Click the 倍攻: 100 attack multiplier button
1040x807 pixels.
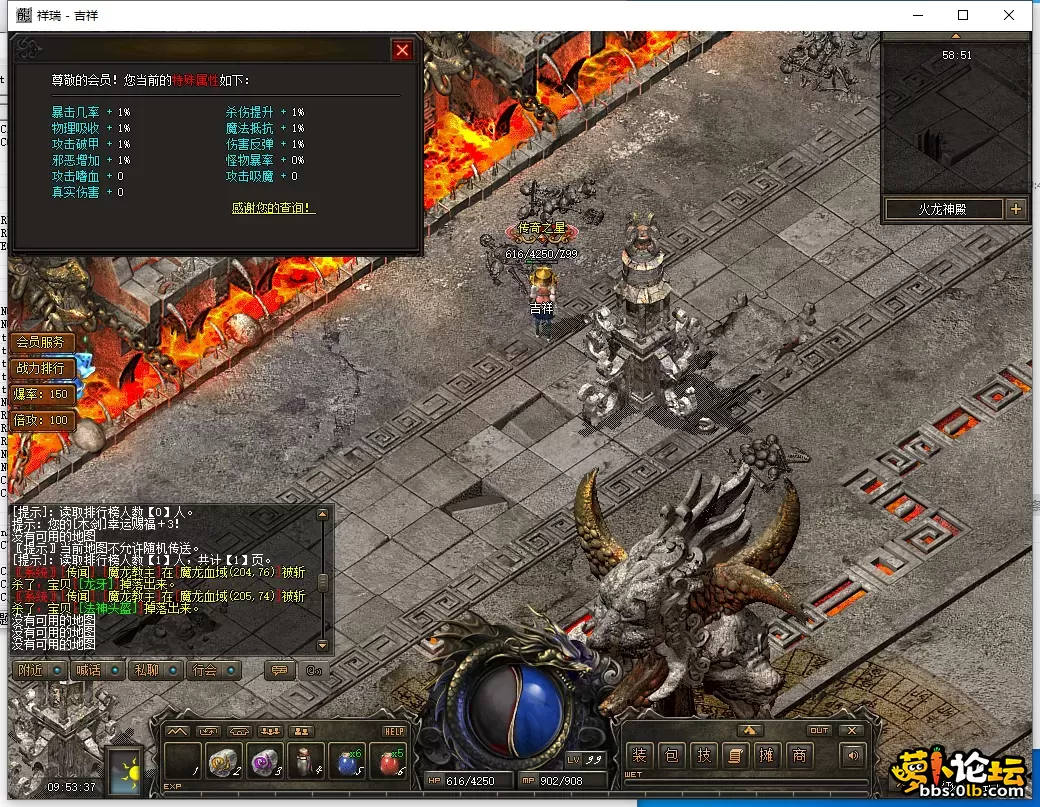(42, 420)
